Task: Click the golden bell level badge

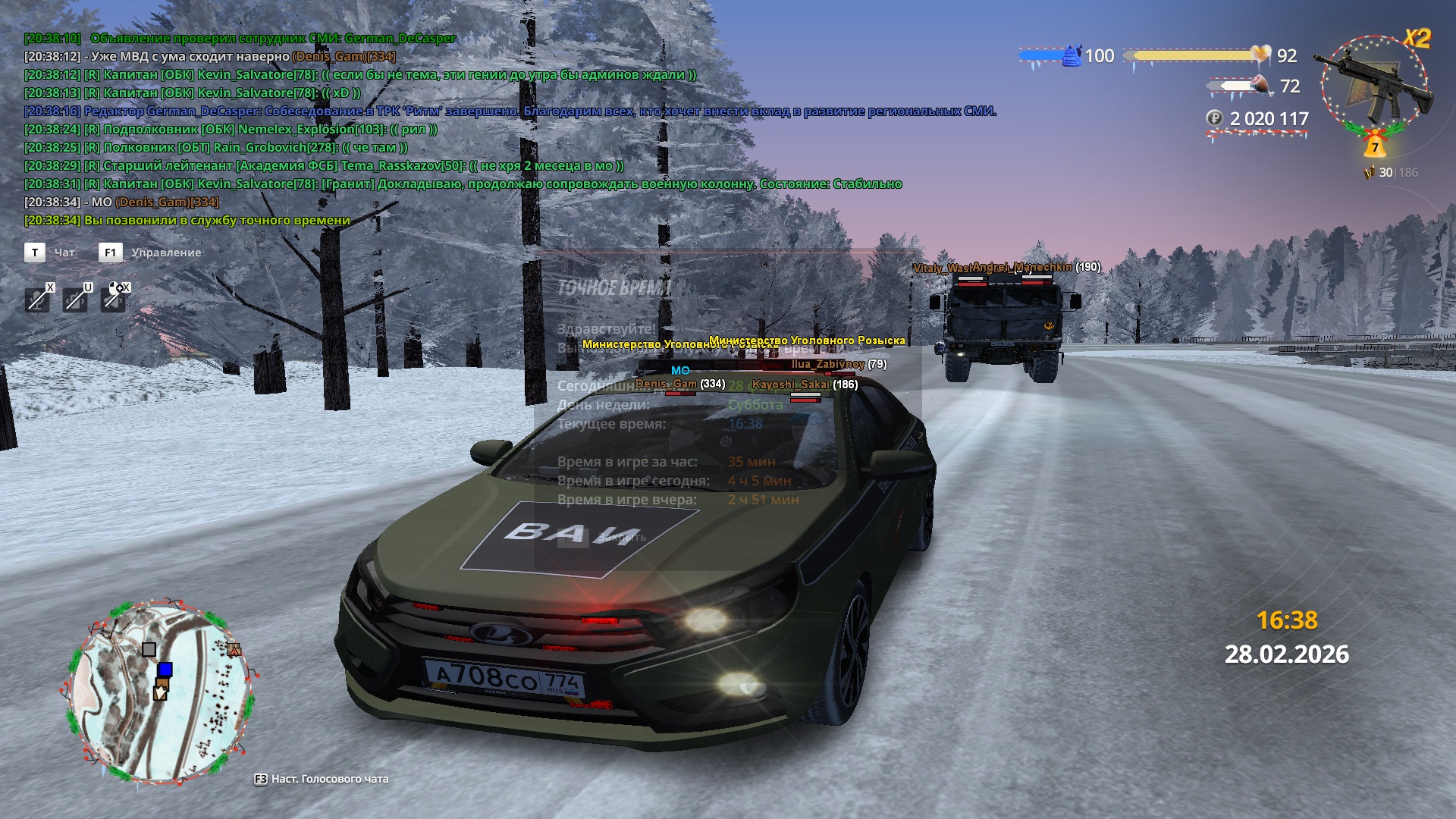Action: (x=1374, y=144)
